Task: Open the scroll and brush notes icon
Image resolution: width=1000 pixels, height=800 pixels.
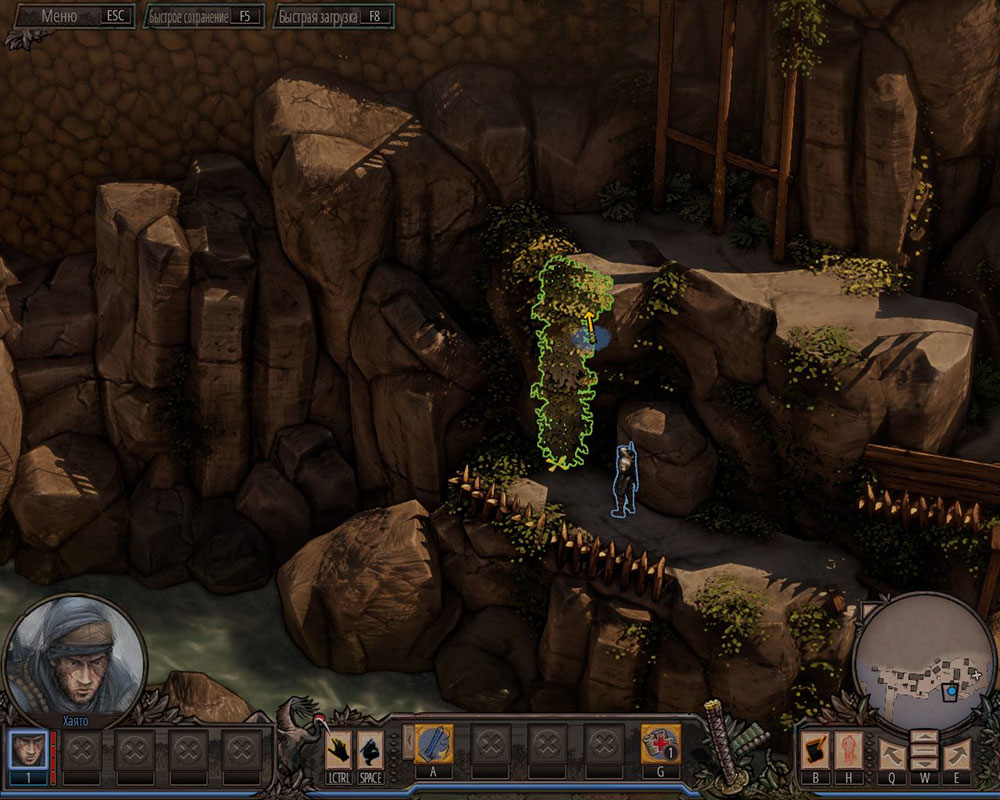Action: 815,749
